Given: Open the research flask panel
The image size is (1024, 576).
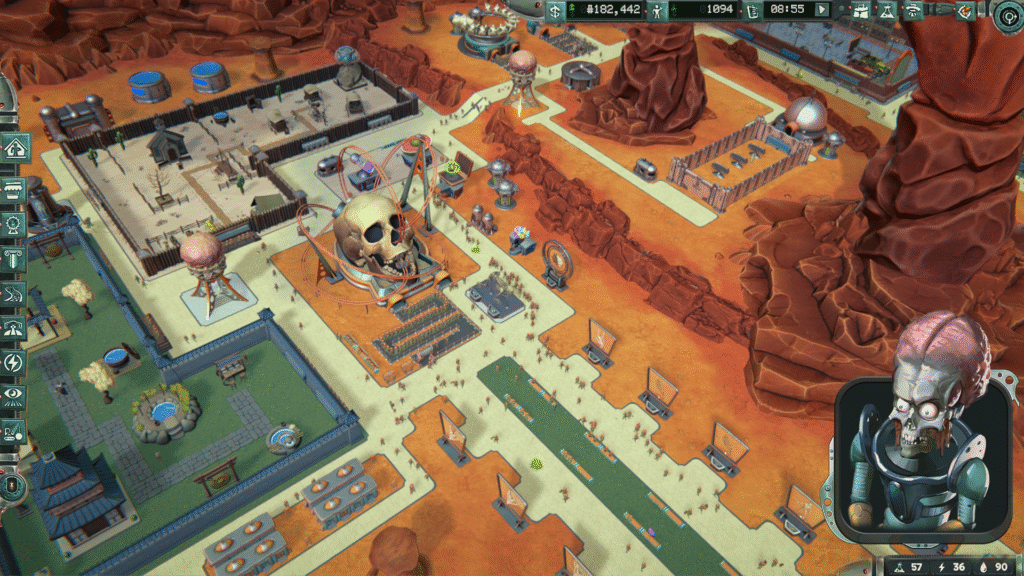Looking at the screenshot, I should [x=886, y=10].
